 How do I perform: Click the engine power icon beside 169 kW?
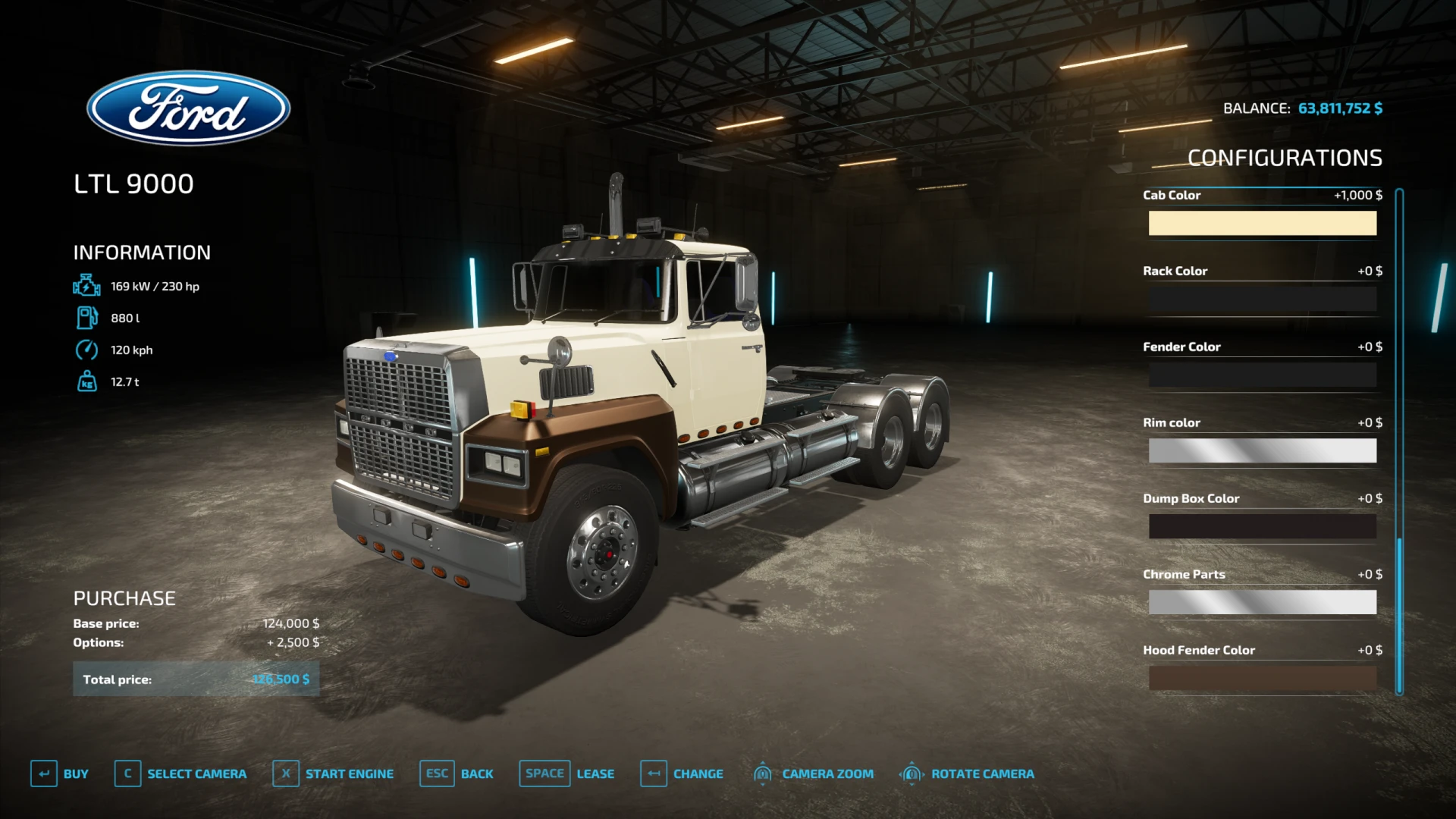point(86,286)
